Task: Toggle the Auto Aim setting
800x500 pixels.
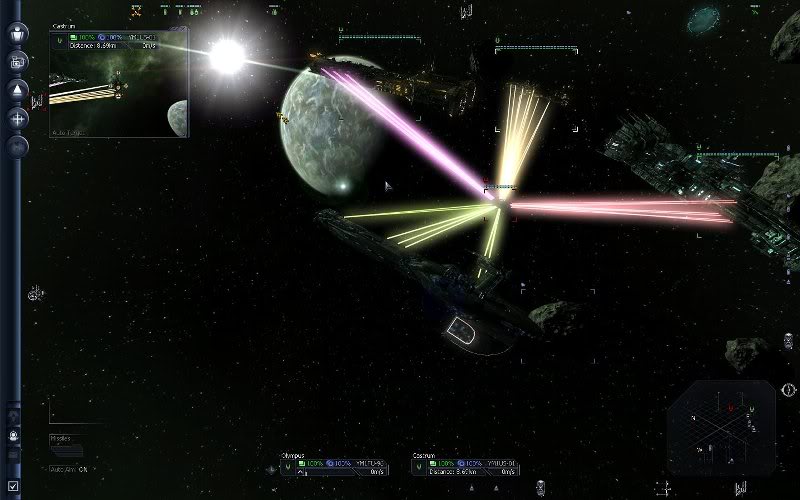Action: tap(70, 468)
